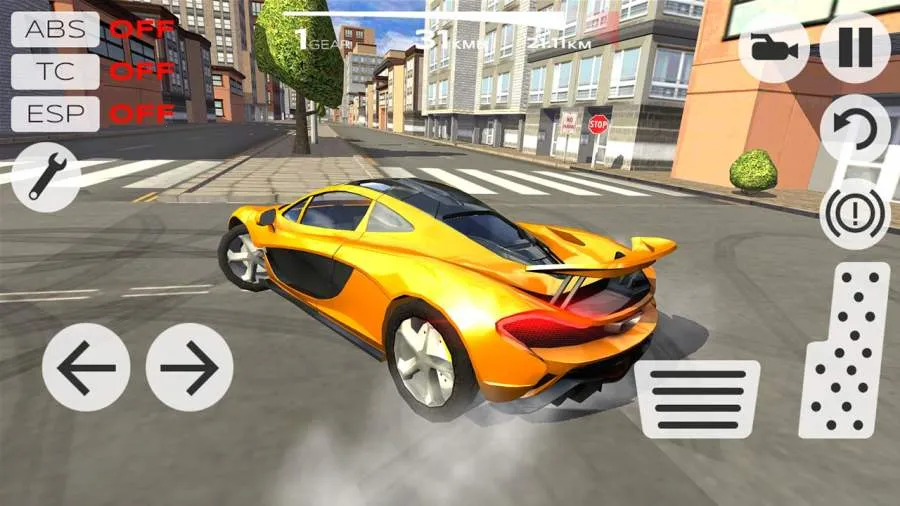
Task: Switch camera view with camera icon
Action: pyautogui.click(x=773, y=48)
